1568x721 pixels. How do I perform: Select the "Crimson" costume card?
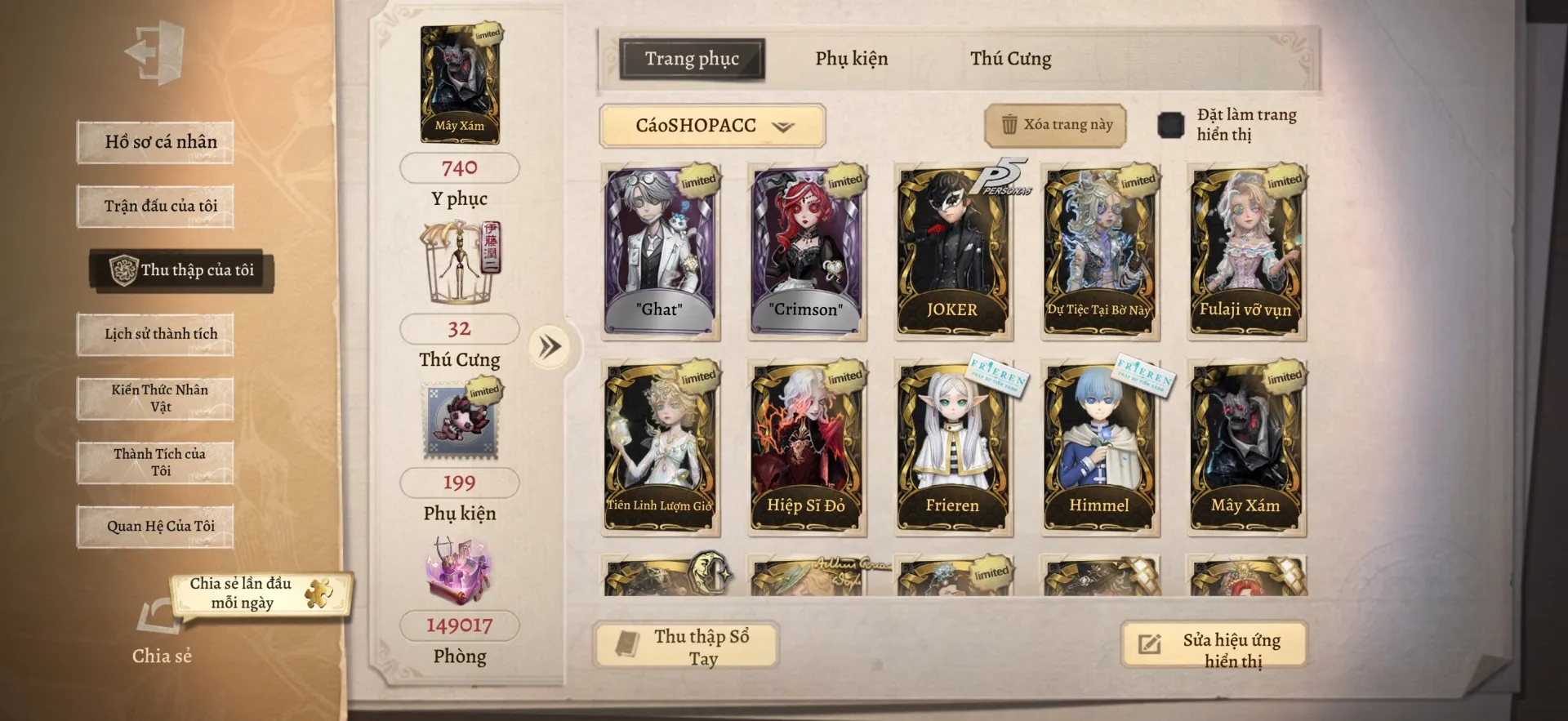pos(806,251)
